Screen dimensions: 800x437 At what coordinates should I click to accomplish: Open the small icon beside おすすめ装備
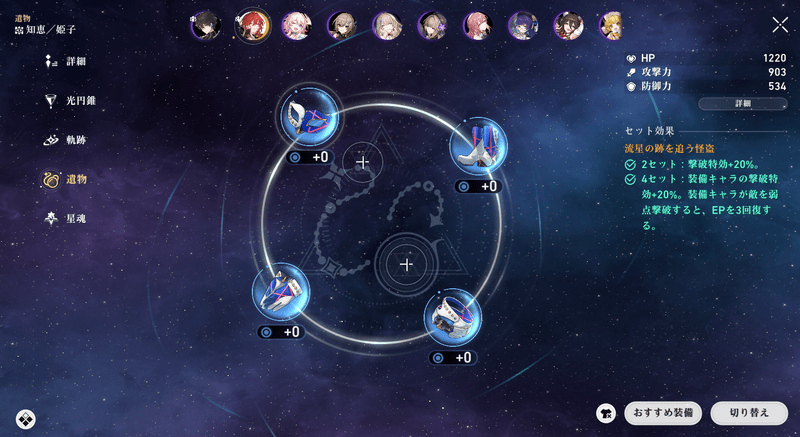[604, 413]
